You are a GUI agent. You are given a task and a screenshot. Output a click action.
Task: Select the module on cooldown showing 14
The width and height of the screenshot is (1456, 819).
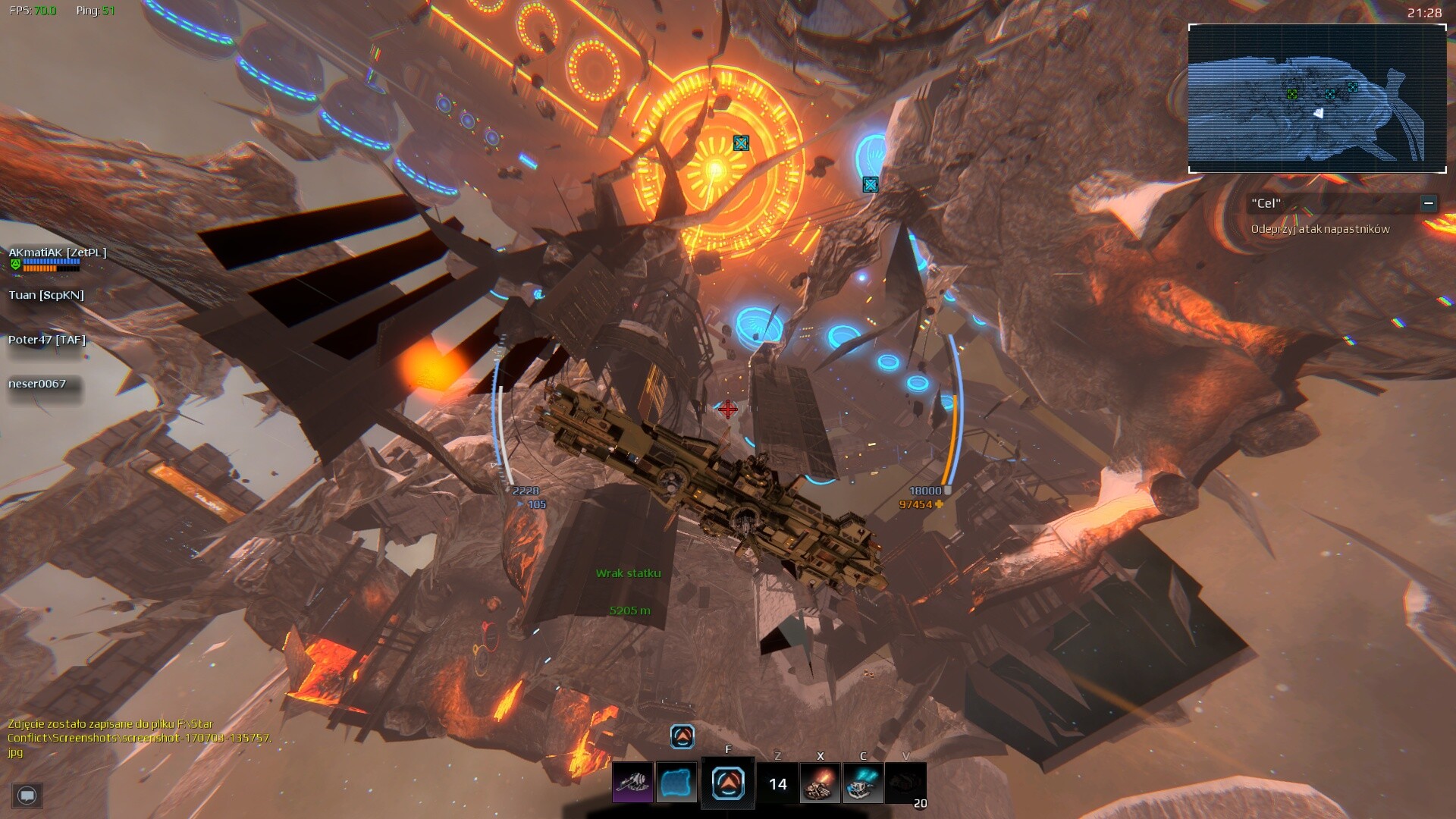pos(777,783)
